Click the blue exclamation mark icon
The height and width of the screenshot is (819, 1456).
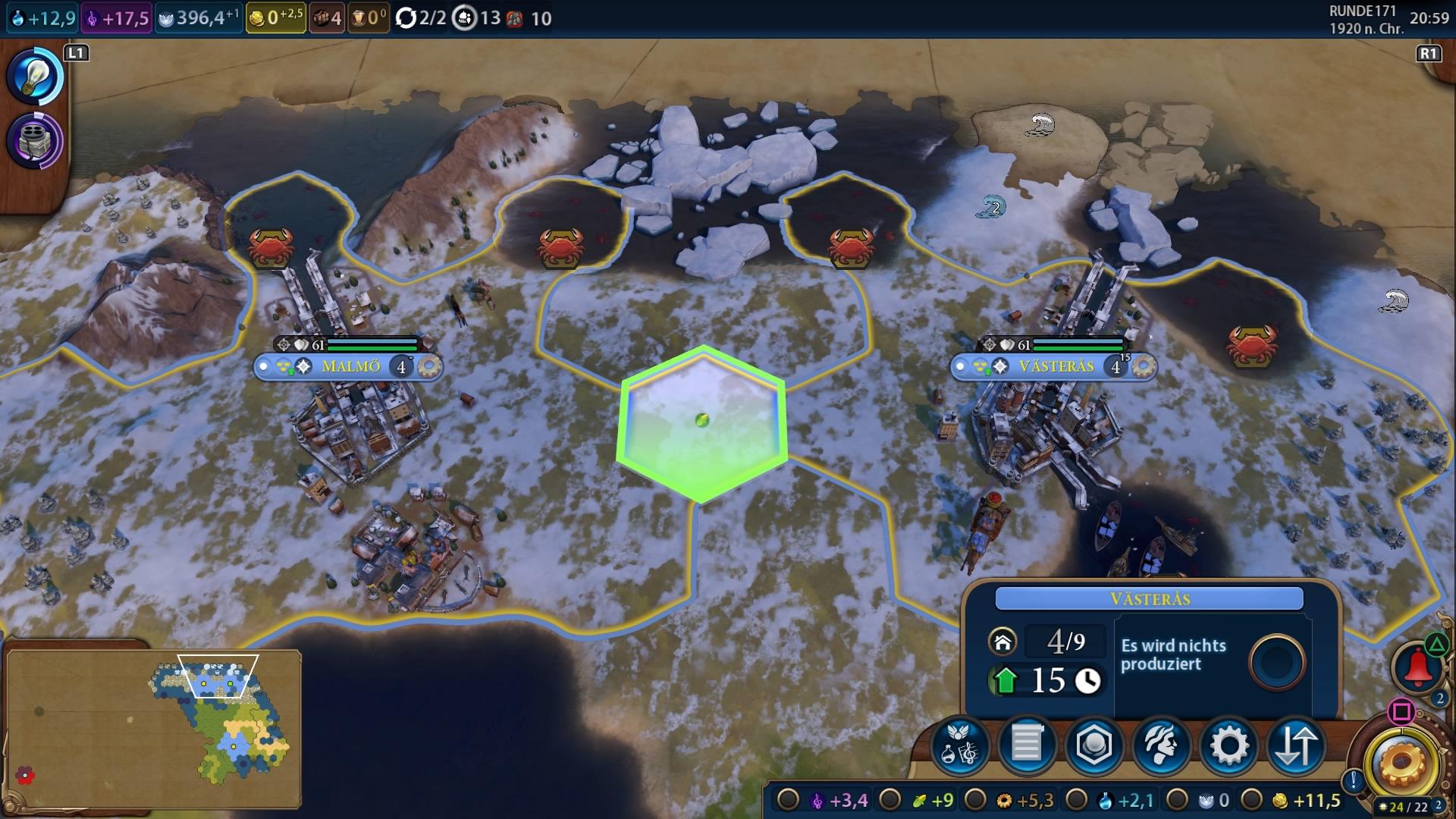1354,780
